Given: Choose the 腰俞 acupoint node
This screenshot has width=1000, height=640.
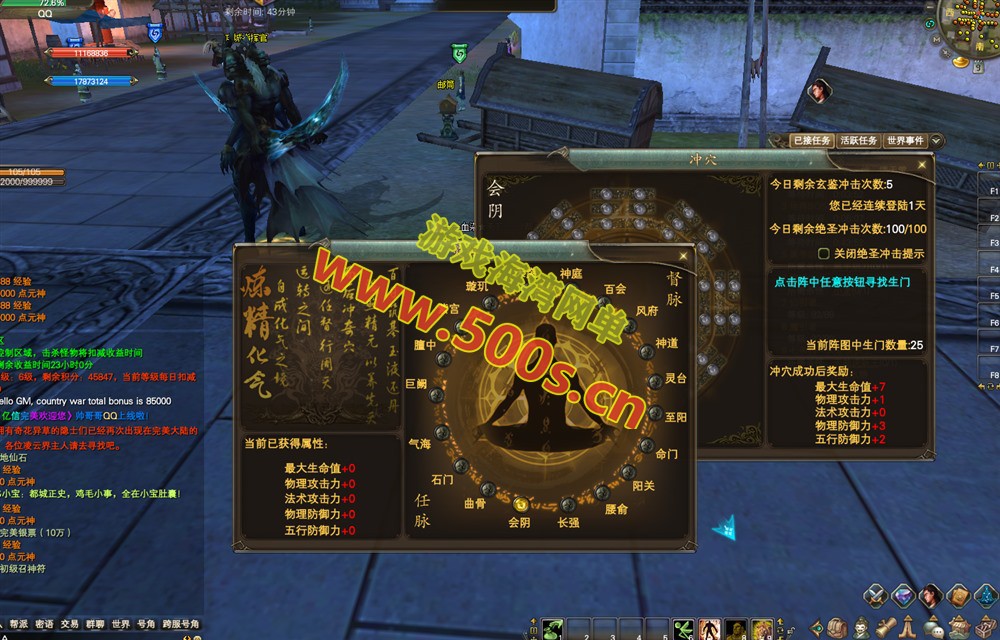Looking at the screenshot, I should tap(603, 492).
